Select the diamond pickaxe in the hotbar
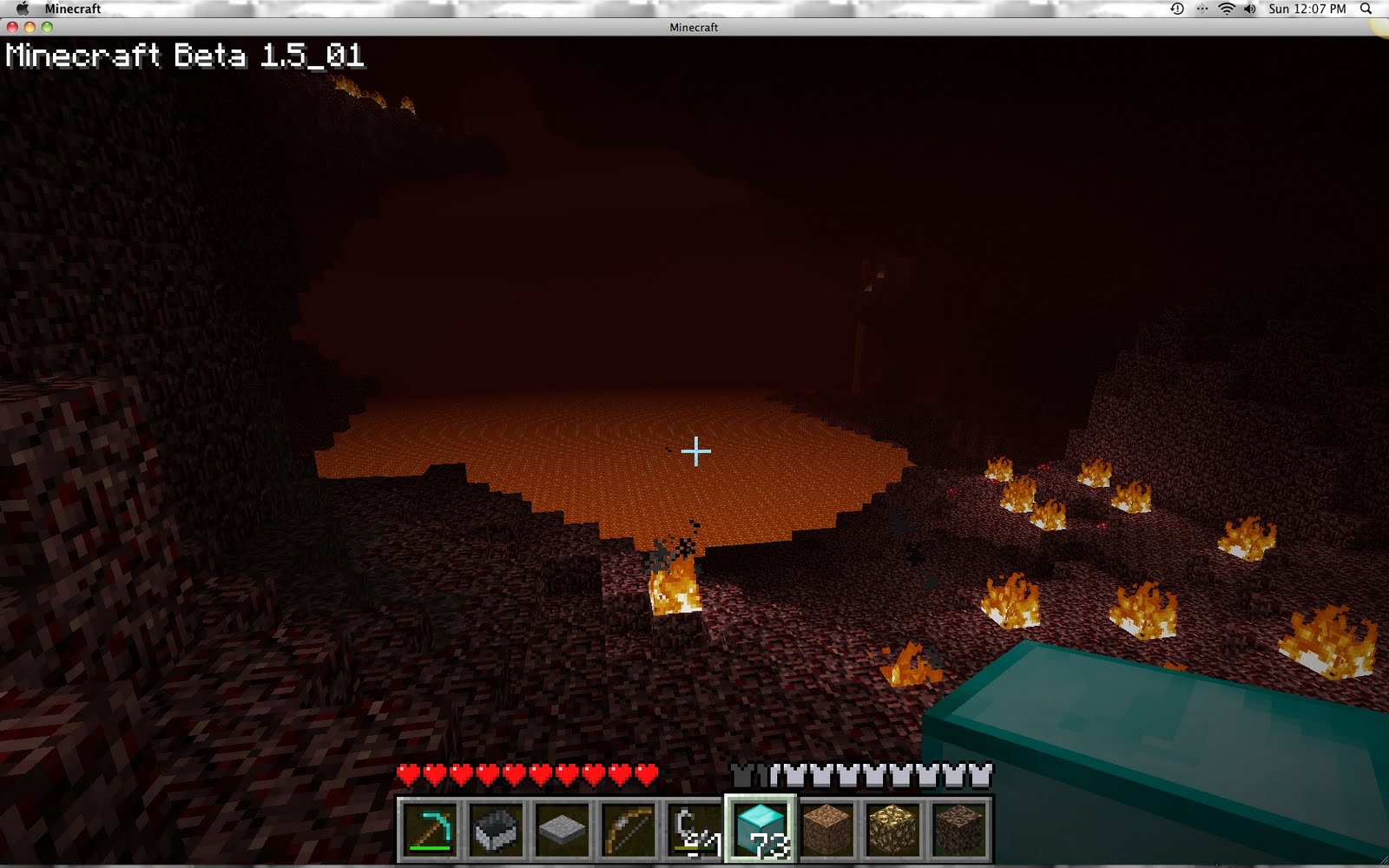 (x=430, y=832)
